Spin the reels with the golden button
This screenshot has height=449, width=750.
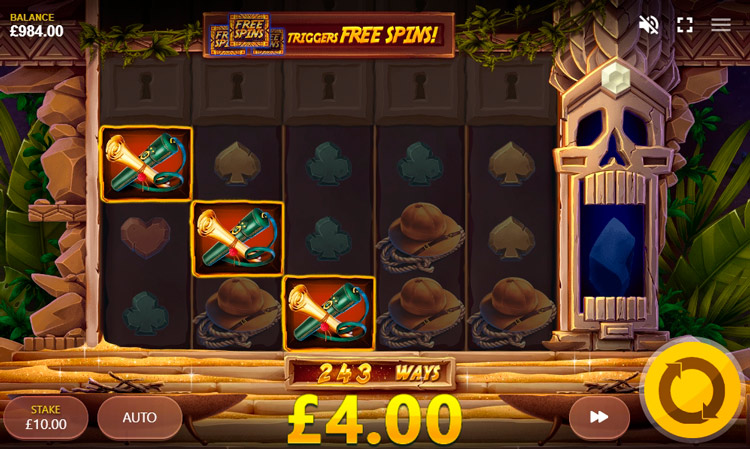coord(692,390)
